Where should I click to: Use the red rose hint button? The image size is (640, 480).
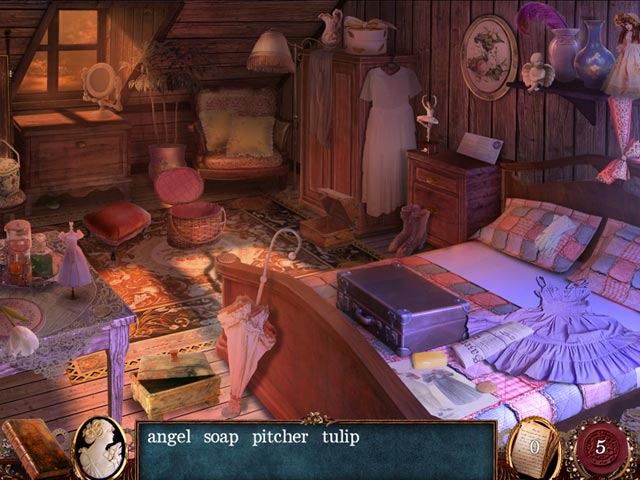(598, 445)
